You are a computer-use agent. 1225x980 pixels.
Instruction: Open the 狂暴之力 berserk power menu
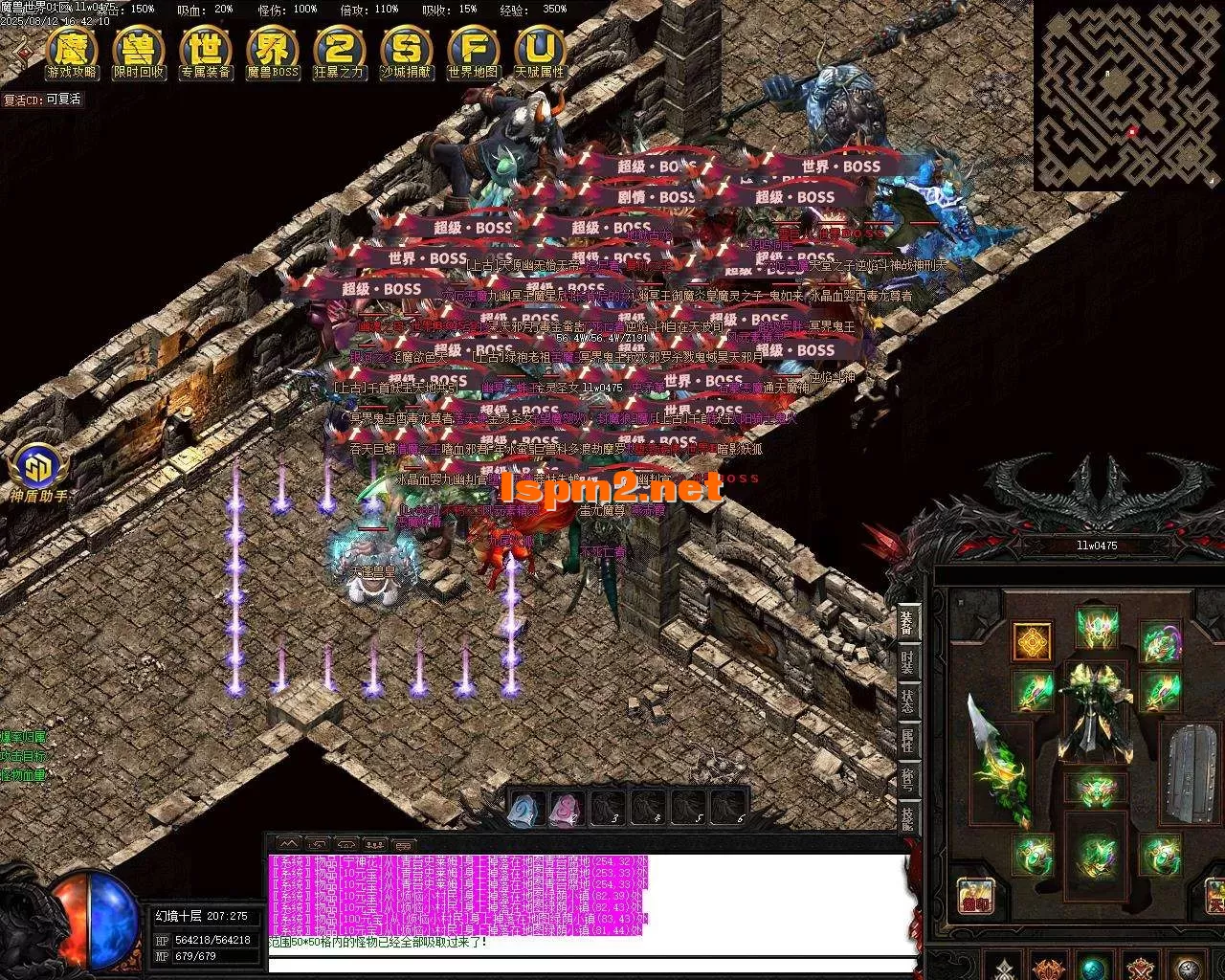[339, 54]
